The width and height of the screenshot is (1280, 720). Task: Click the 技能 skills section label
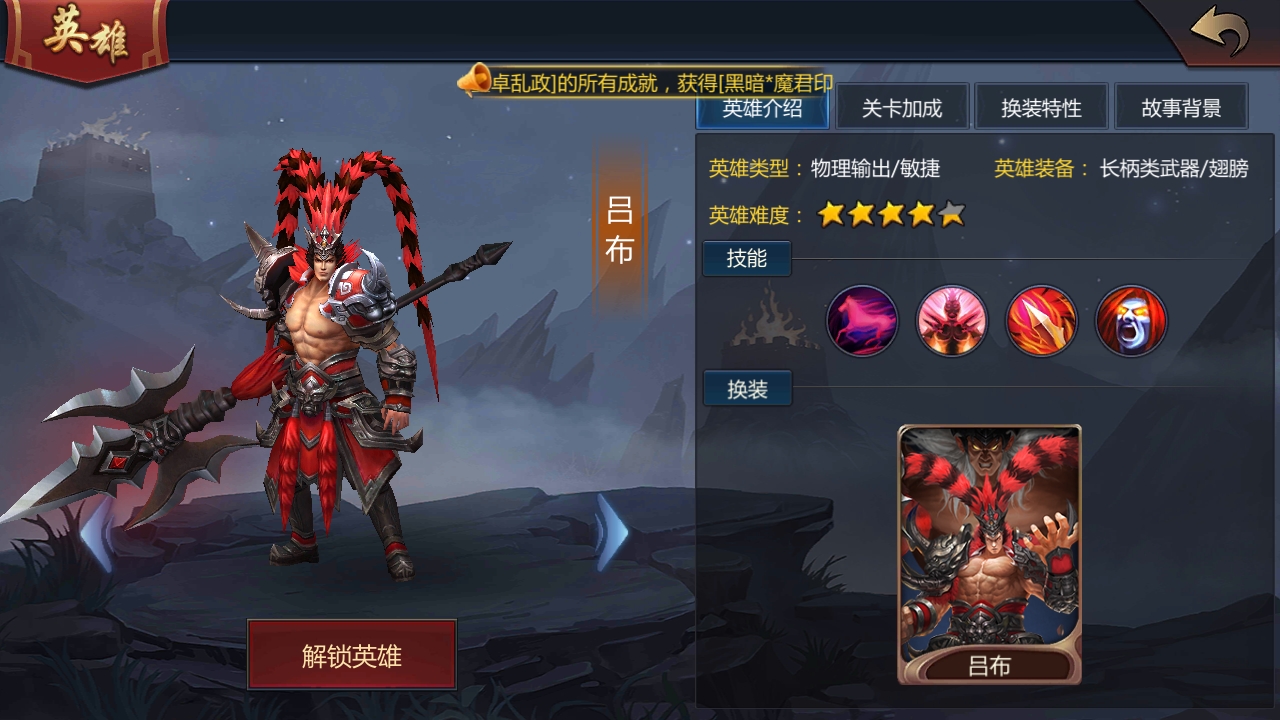click(746, 258)
